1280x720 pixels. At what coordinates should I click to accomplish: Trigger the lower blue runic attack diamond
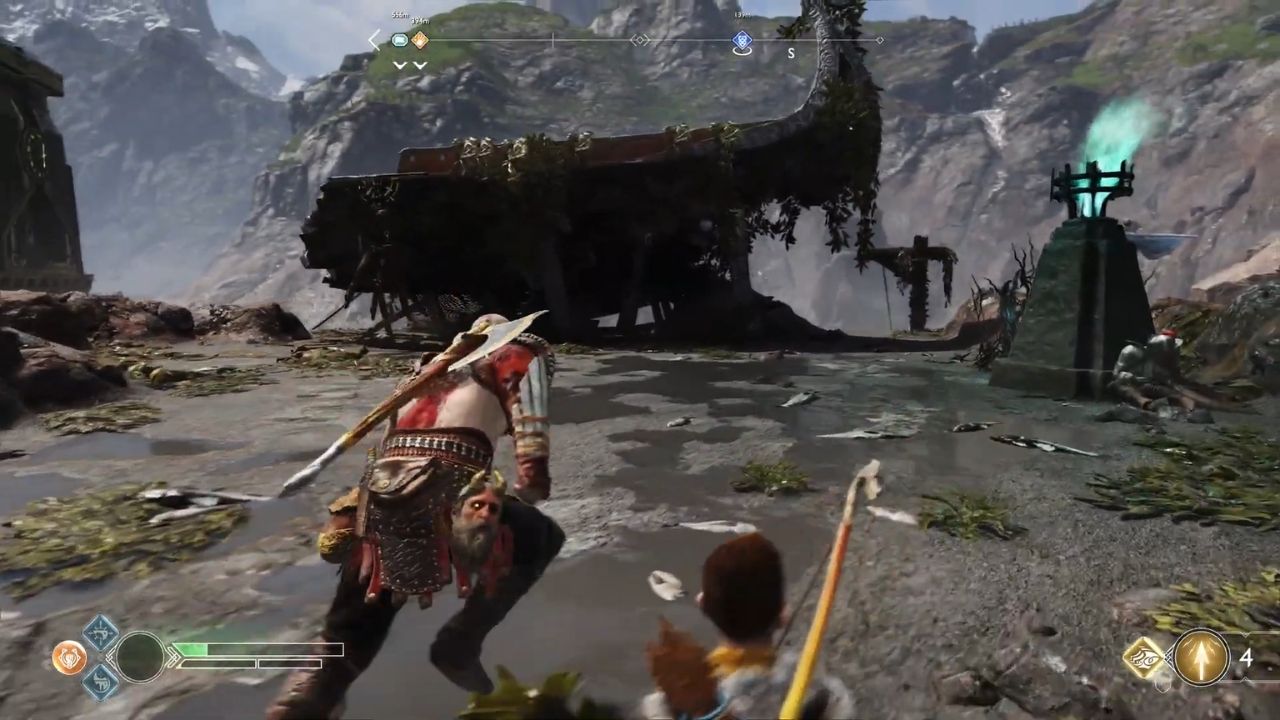[100, 682]
